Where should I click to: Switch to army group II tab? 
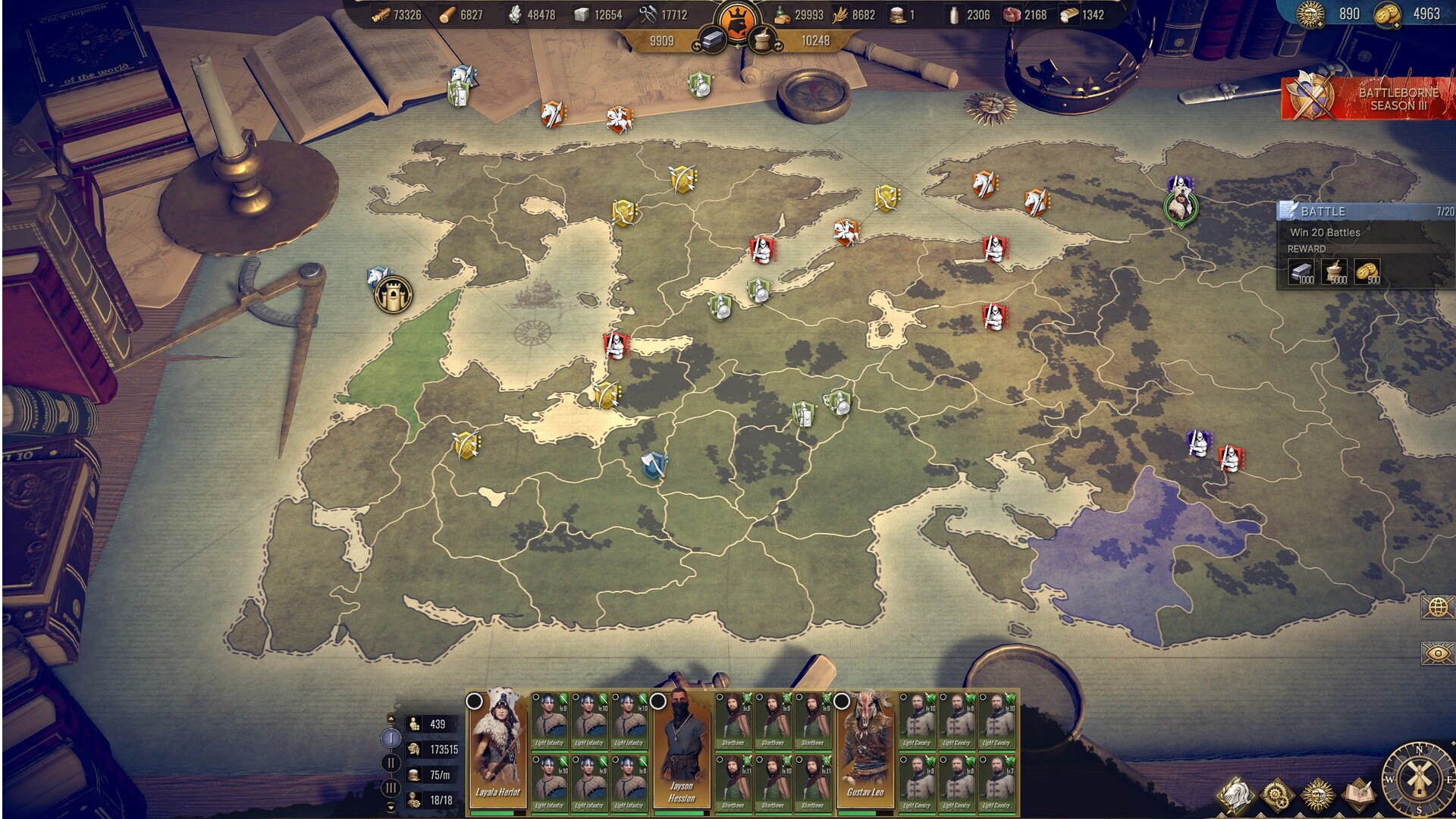point(391,763)
